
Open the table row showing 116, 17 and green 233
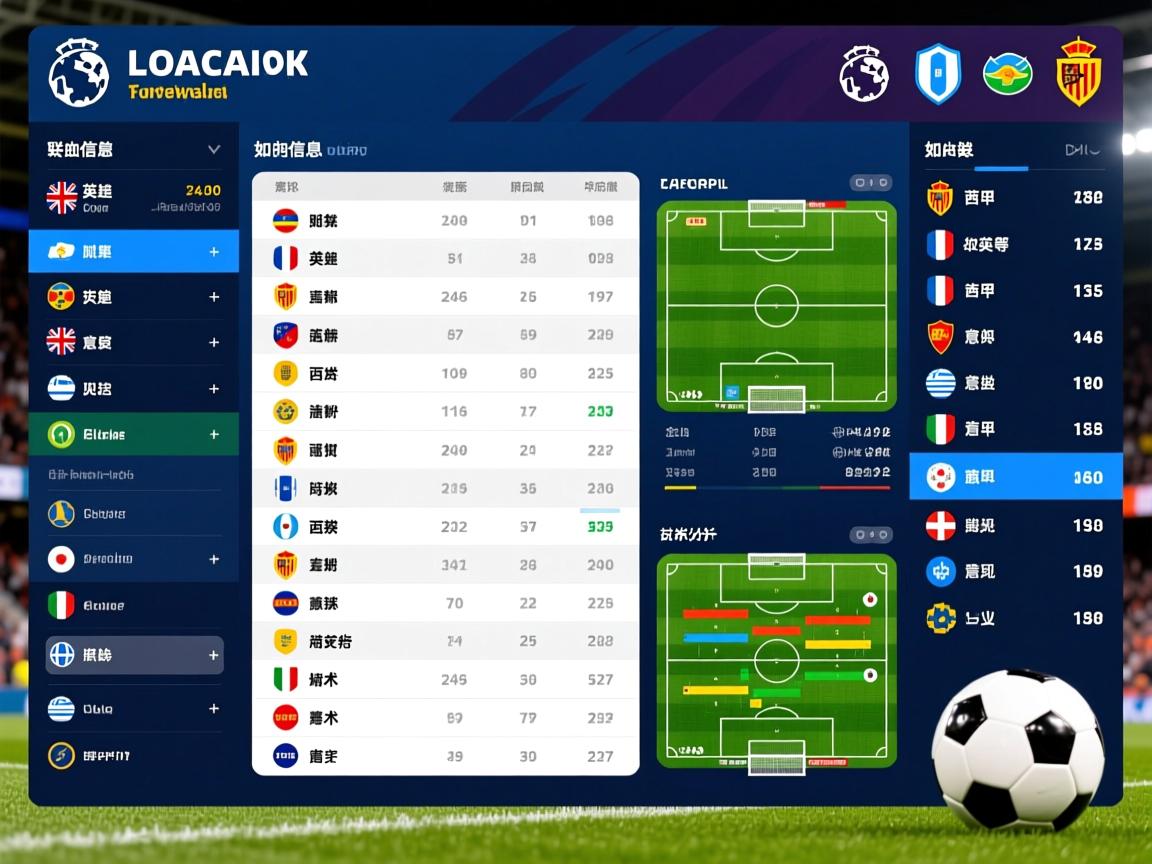445,411
